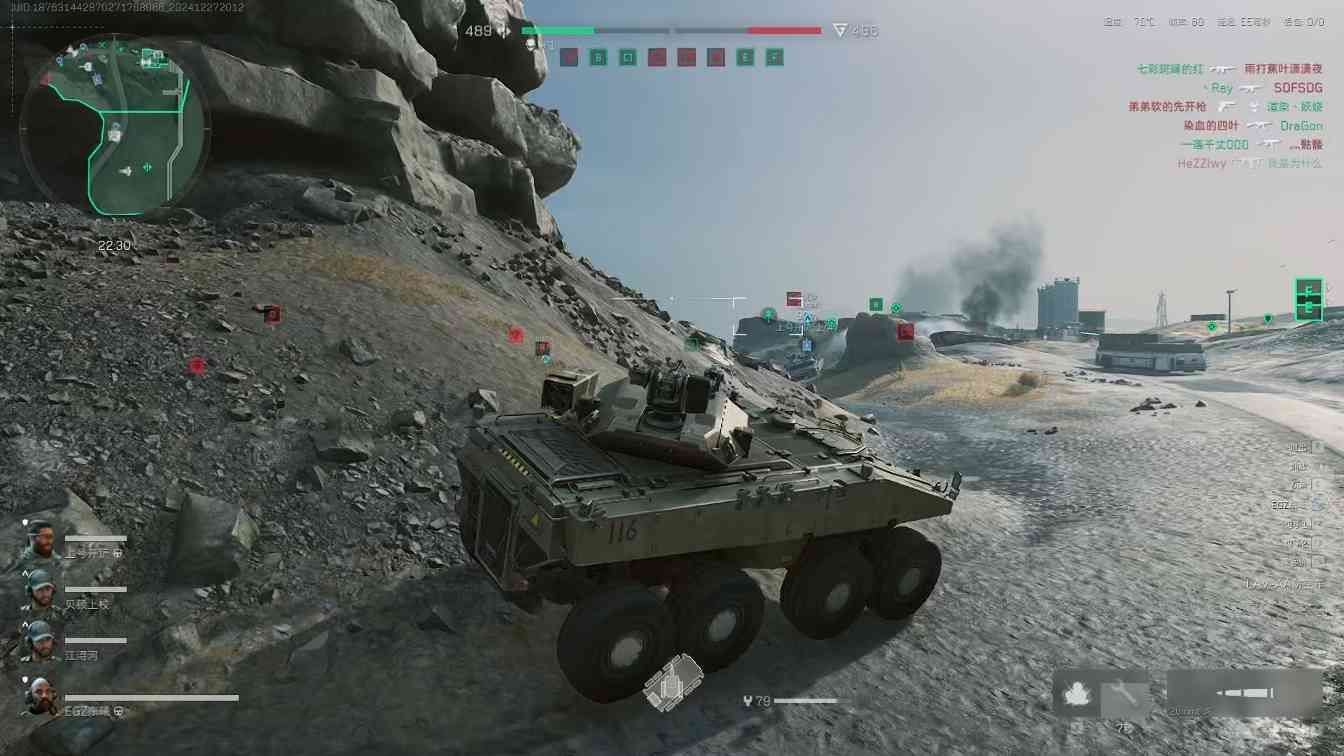The image size is (1344, 756).
Task: Select green objective C marker
Action: point(628,58)
